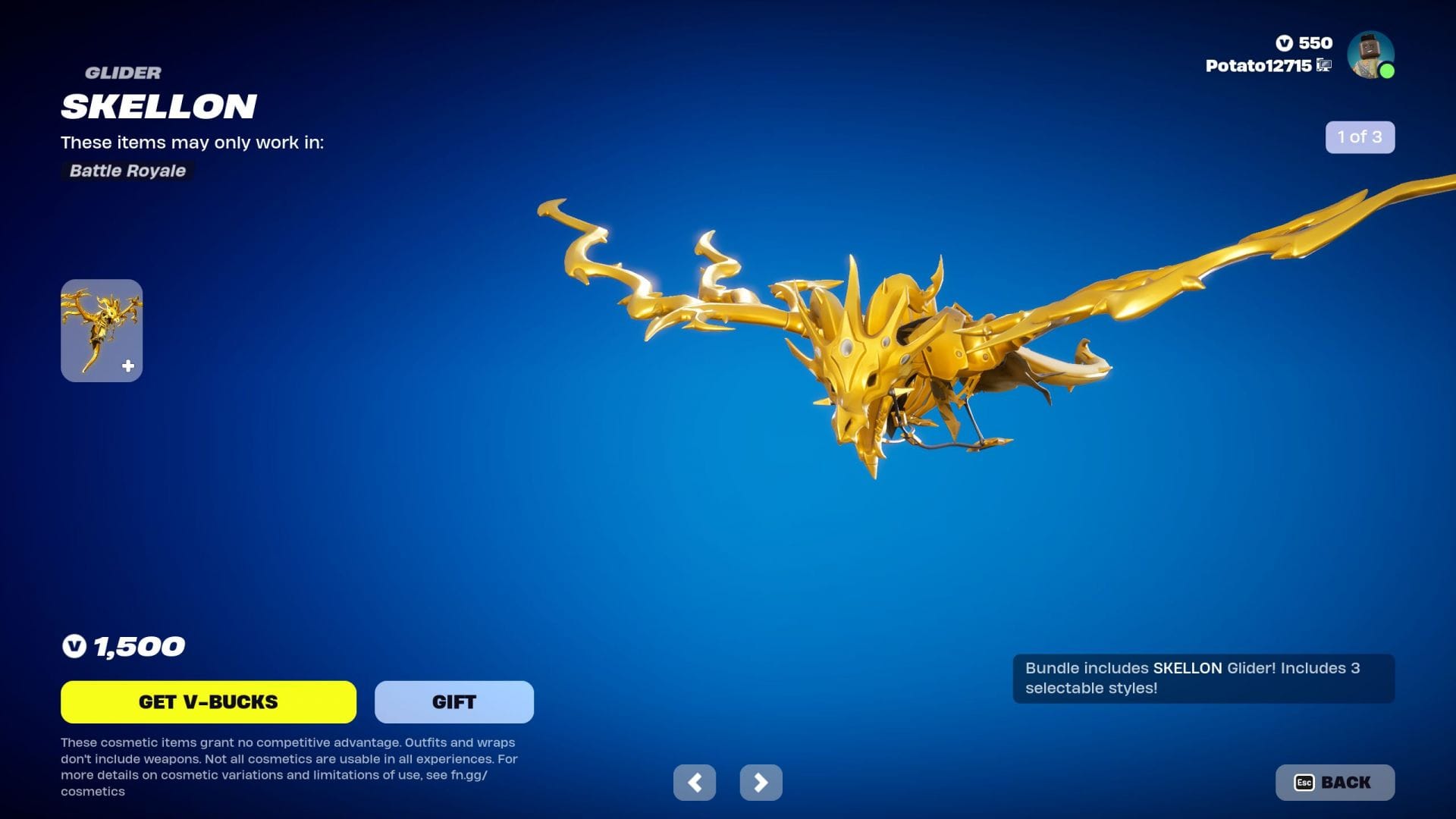
Task: Advance to the next bundle item
Action: point(761,781)
